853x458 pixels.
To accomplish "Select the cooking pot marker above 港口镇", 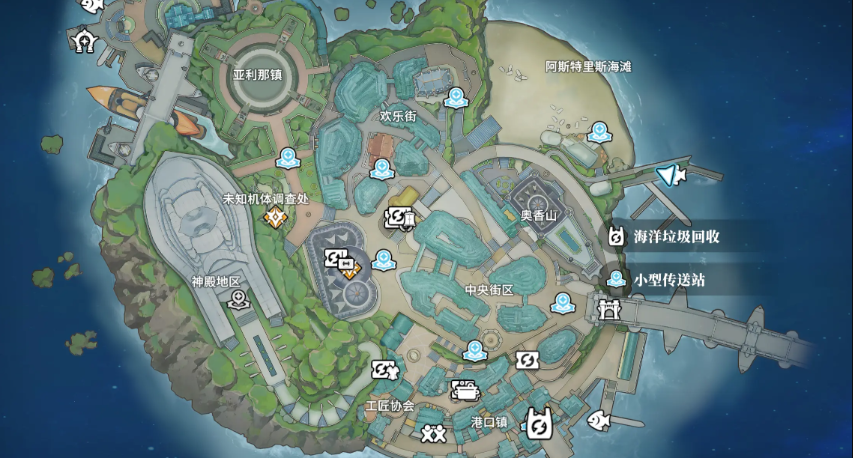I will (464, 390).
